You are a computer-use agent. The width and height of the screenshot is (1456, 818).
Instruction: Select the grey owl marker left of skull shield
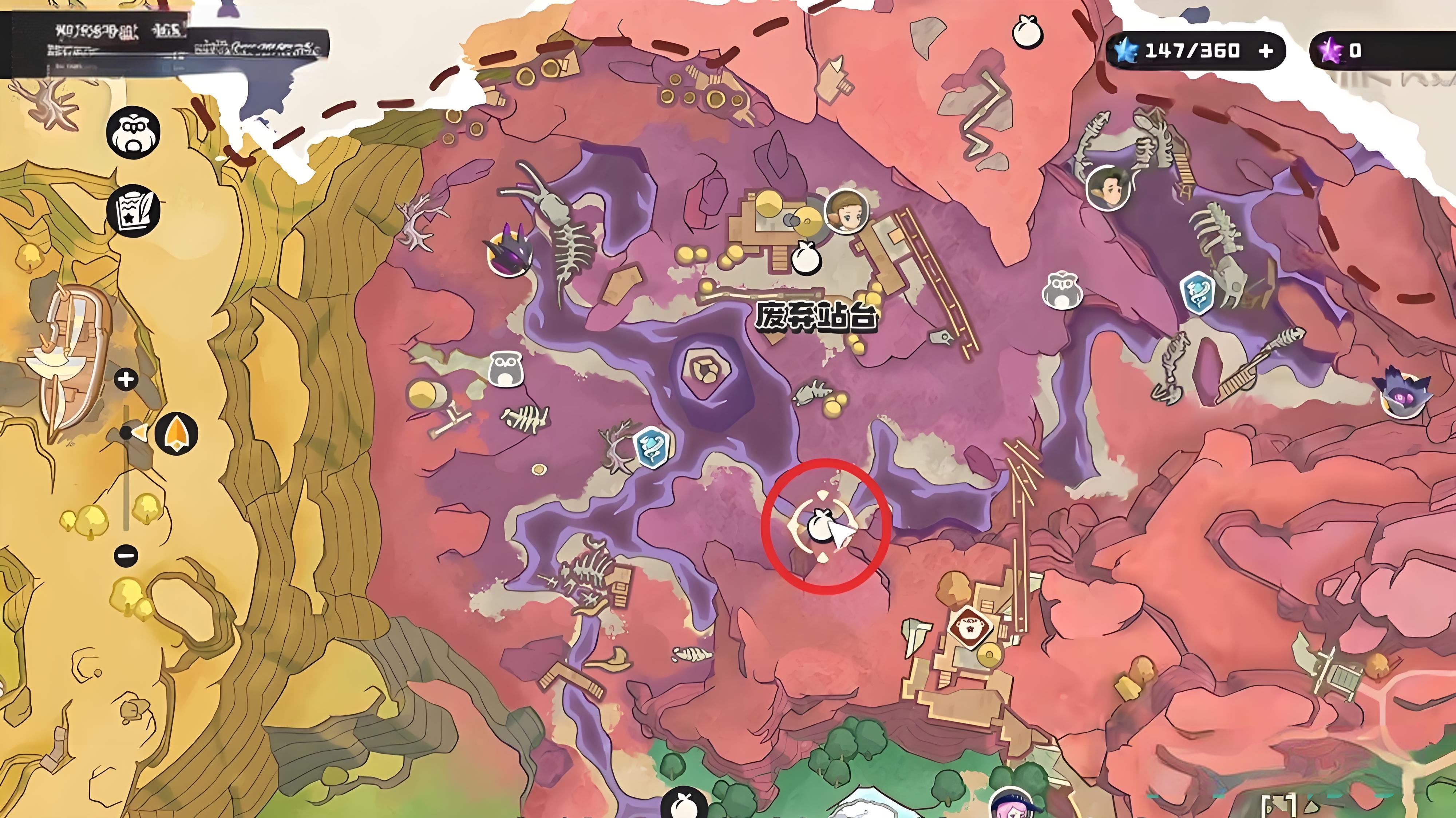point(1062,290)
